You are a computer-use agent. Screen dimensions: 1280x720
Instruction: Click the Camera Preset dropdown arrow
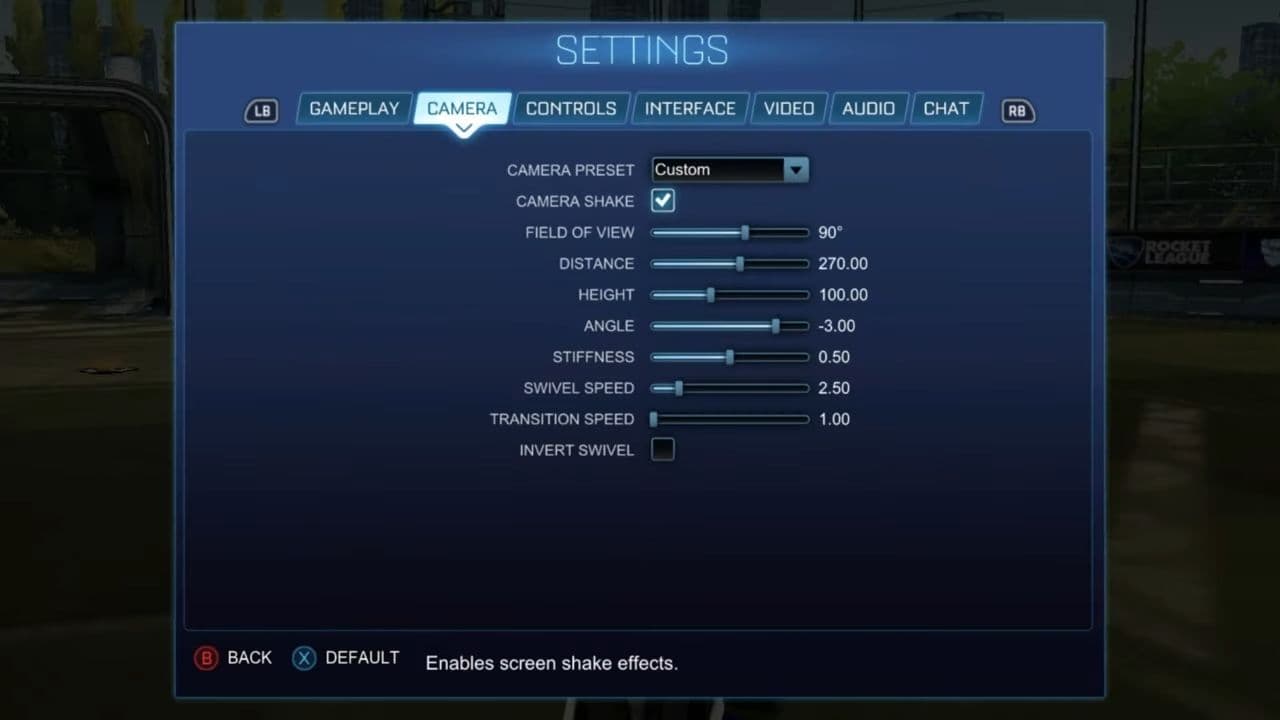pos(796,169)
